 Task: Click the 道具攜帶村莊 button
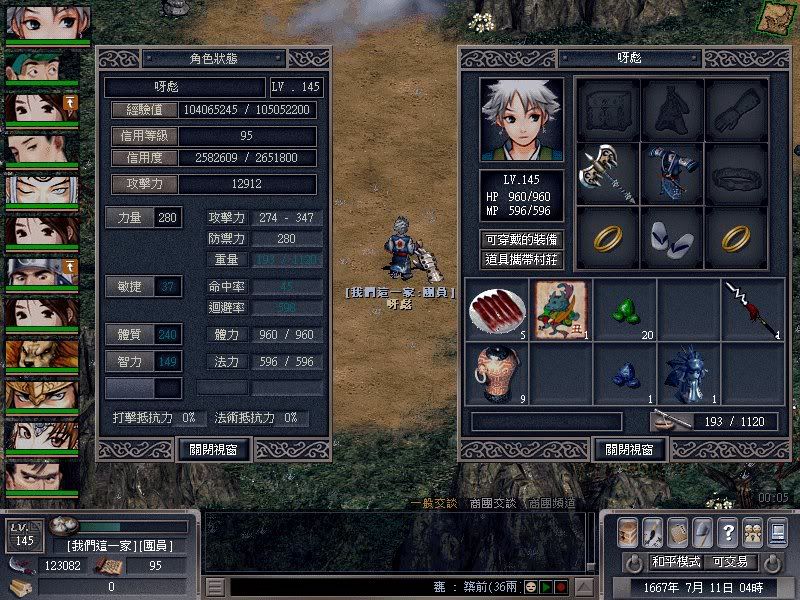point(521,260)
